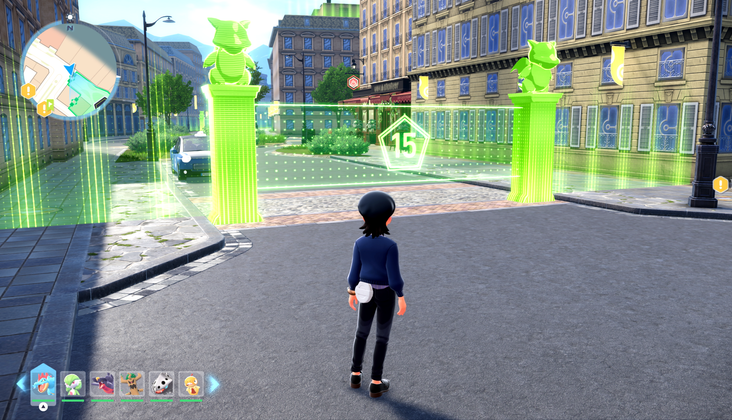Click the party bar's left arrow
This screenshot has height=420, width=732.
pyautogui.click(x=21, y=383)
